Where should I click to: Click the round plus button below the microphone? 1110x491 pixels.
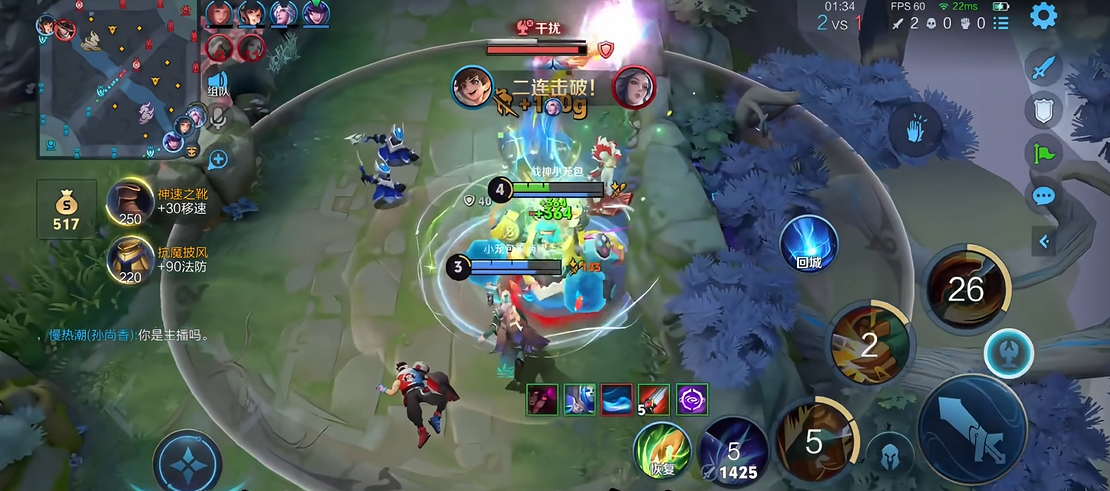coord(217,158)
